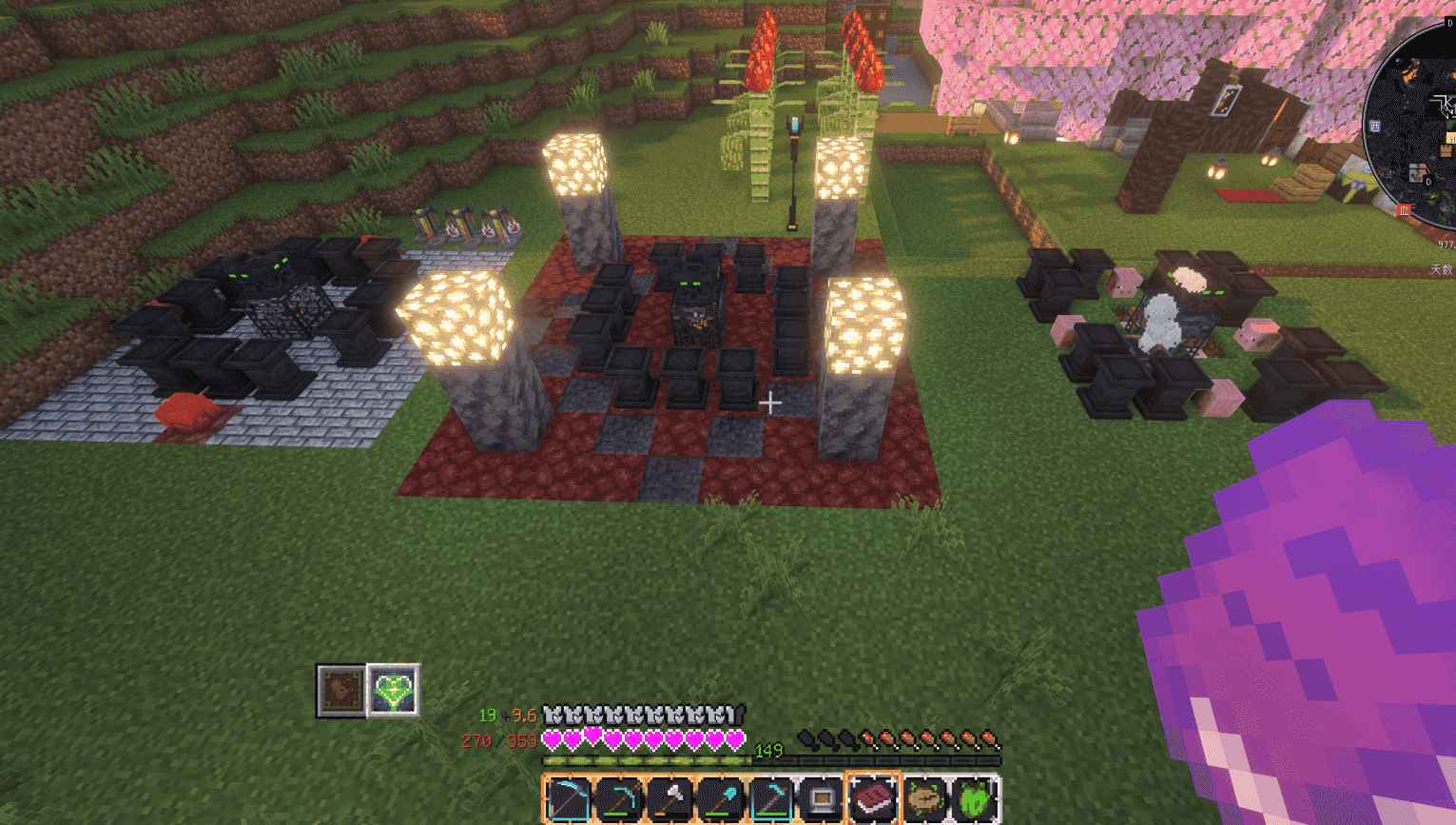Select the green apple hotbar slot
1456x825 pixels.
(x=974, y=797)
